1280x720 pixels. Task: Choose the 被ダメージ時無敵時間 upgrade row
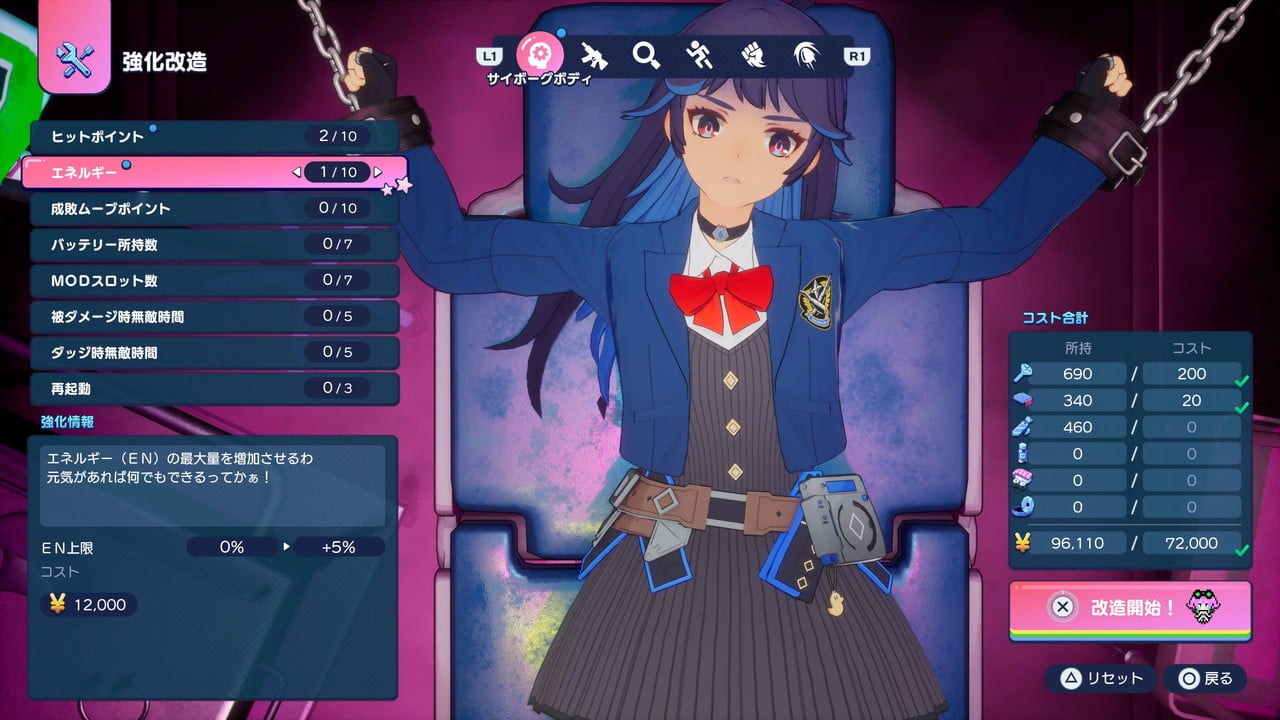[214, 317]
